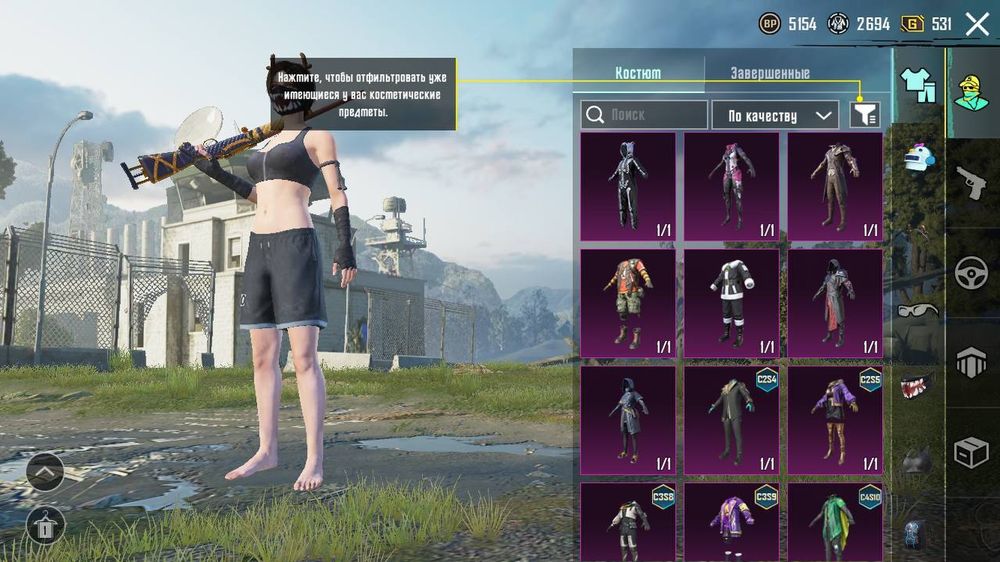Click the Поиск search field
Screen dimensions: 1000x562
644,115
